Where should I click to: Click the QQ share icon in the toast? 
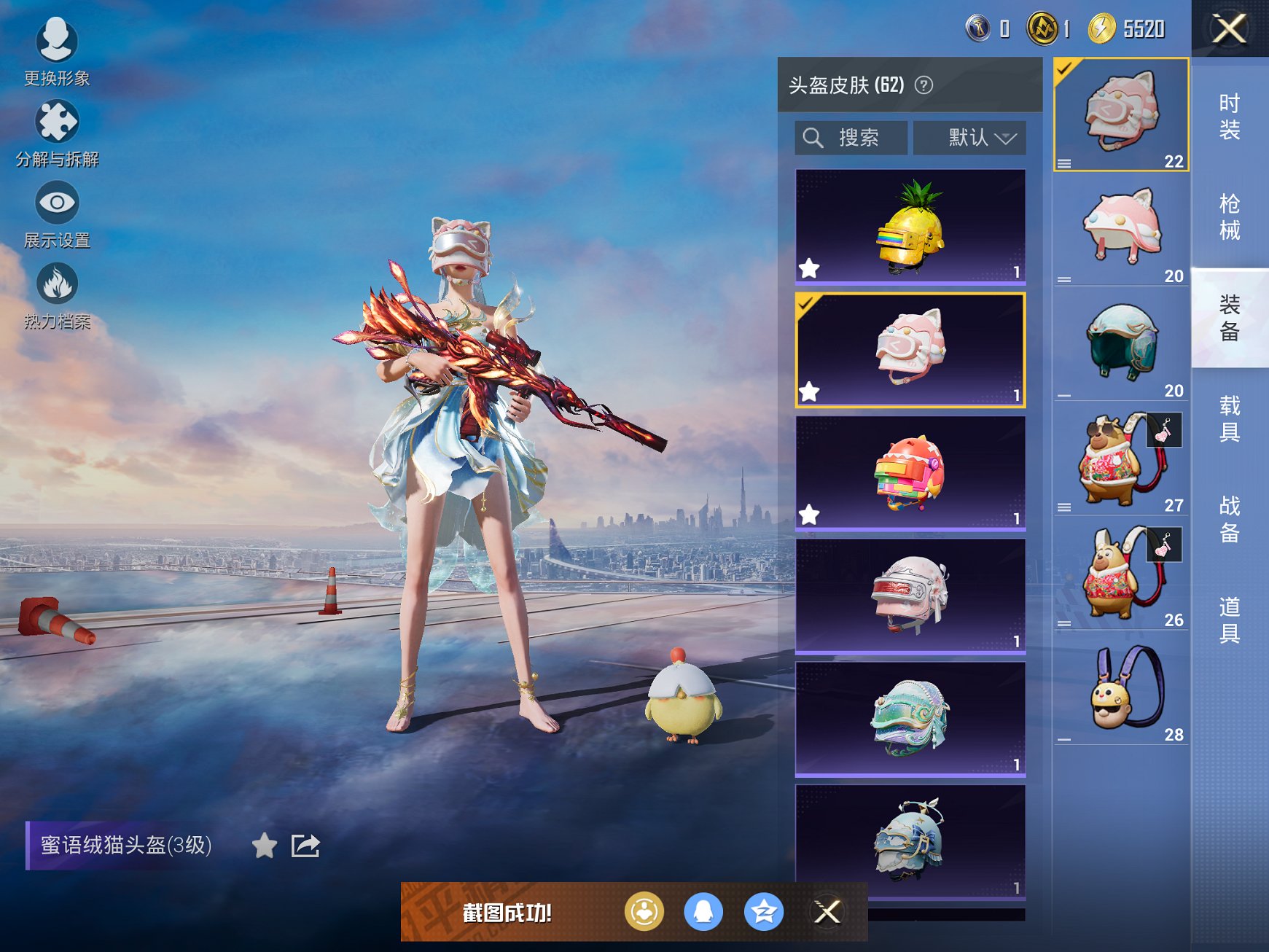(704, 911)
